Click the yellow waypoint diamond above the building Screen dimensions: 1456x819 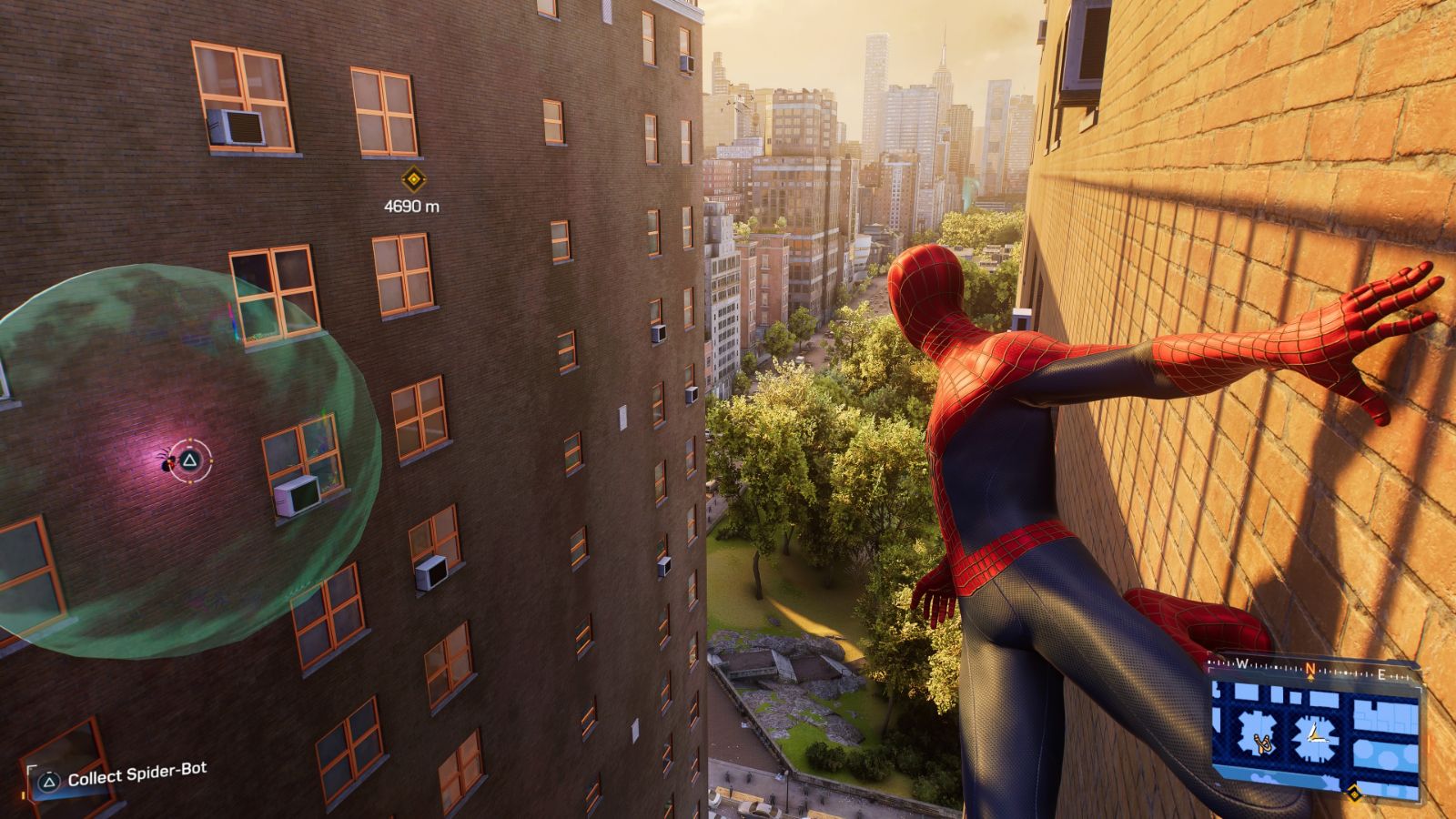[x=412, y=181]
